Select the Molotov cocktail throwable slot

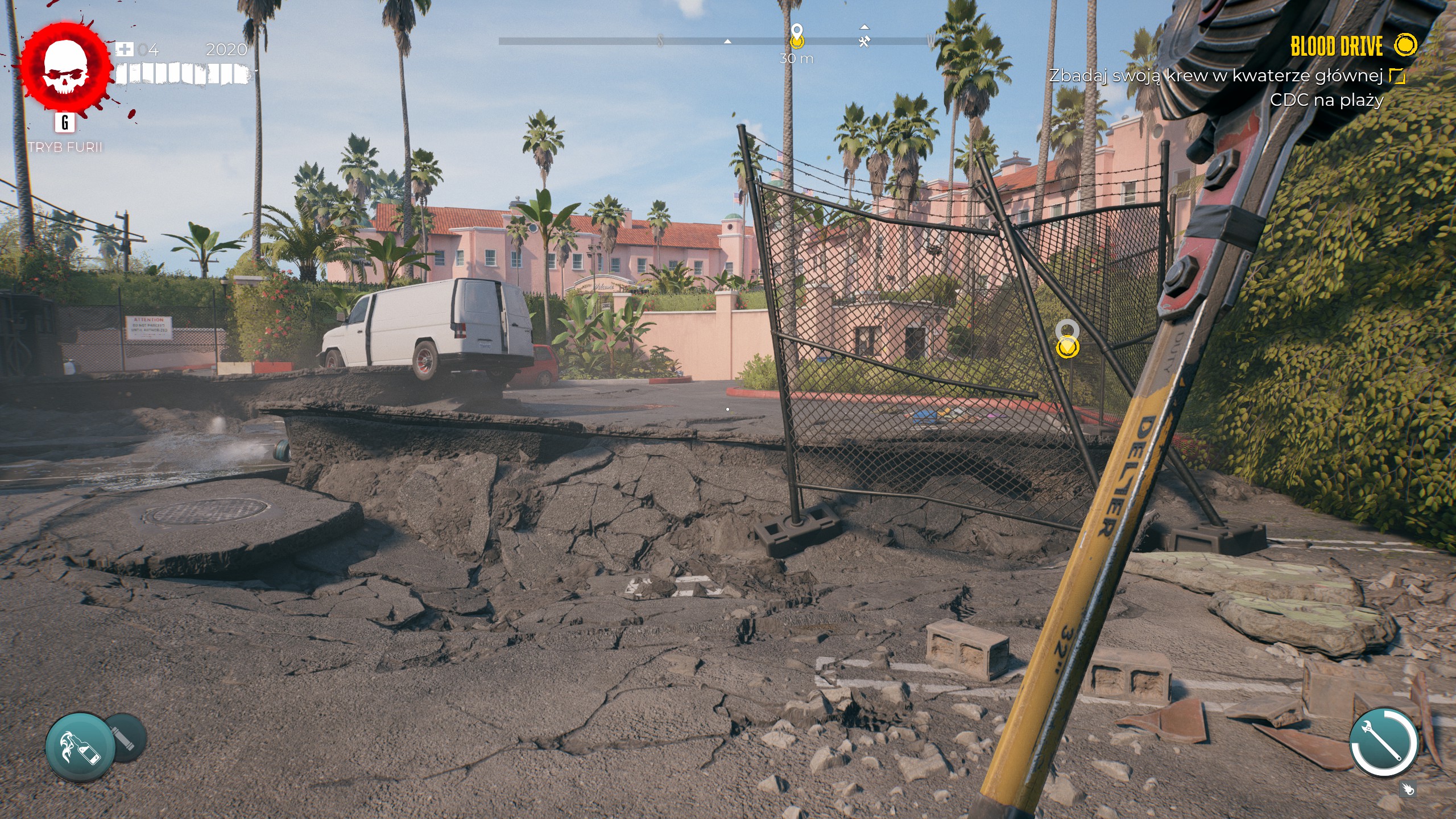click(80, 747)
